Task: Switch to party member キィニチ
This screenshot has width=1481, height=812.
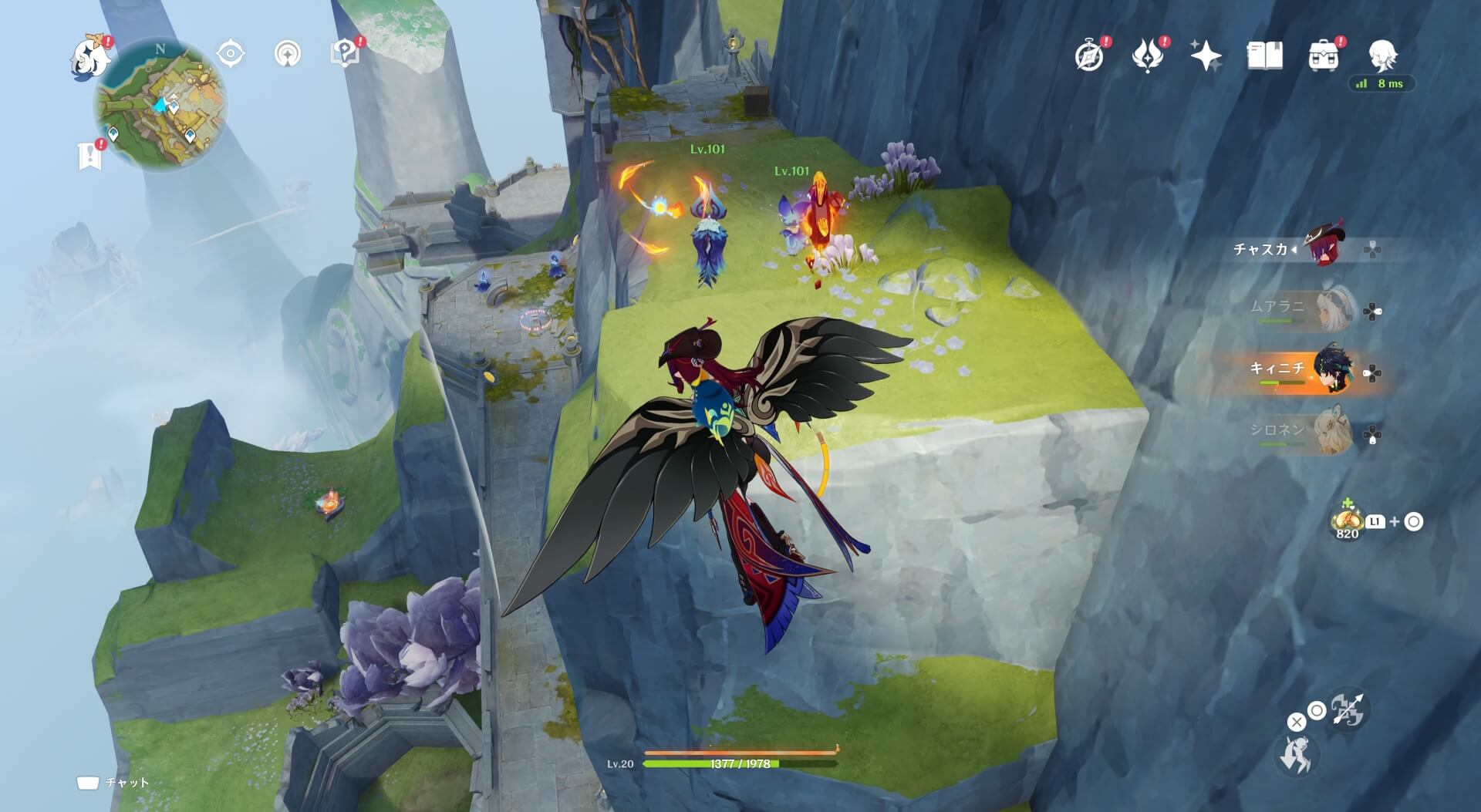Action: click(x=1334, y=370)
